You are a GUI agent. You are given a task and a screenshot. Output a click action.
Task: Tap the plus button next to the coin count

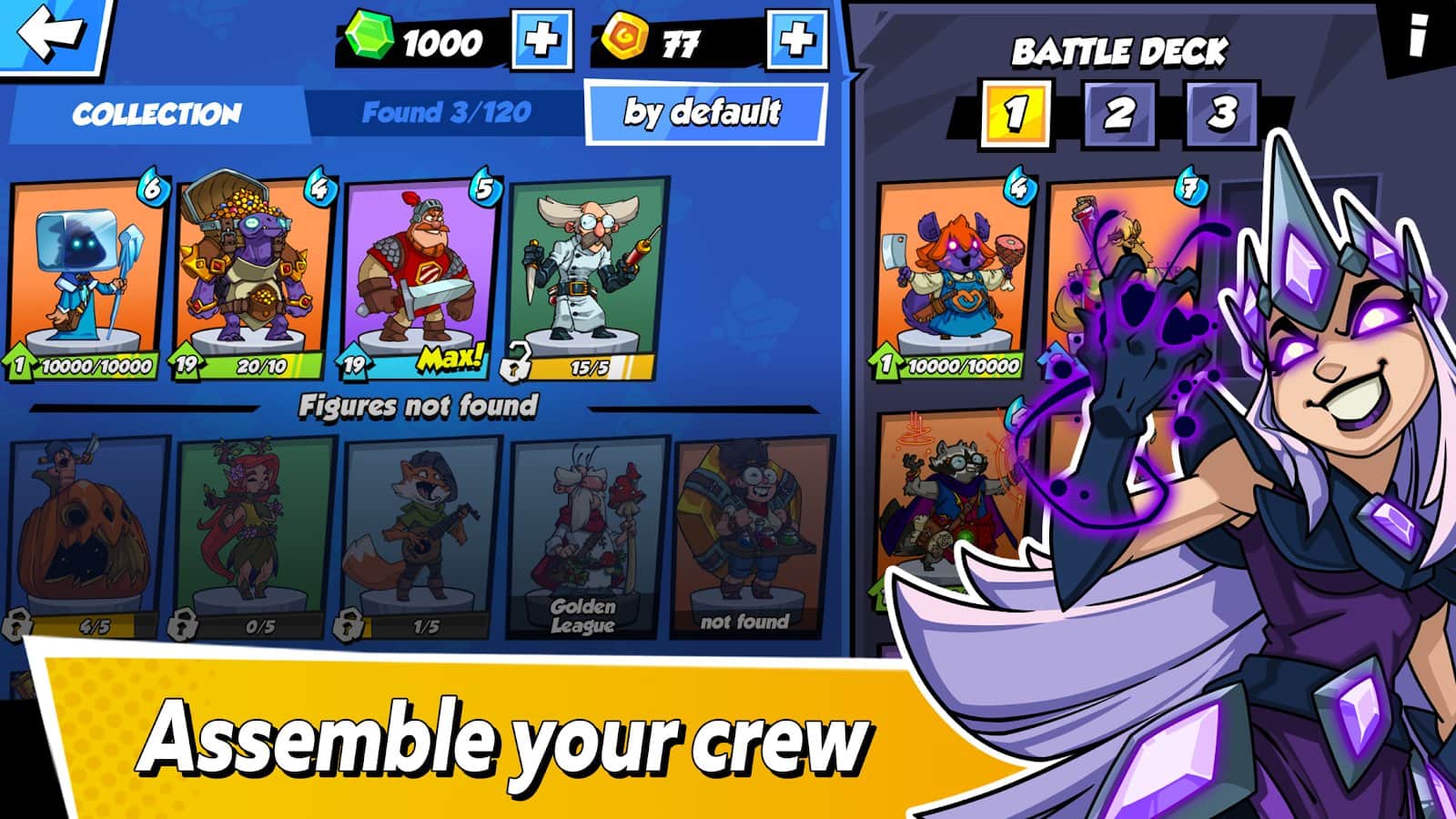pos(794,38)
